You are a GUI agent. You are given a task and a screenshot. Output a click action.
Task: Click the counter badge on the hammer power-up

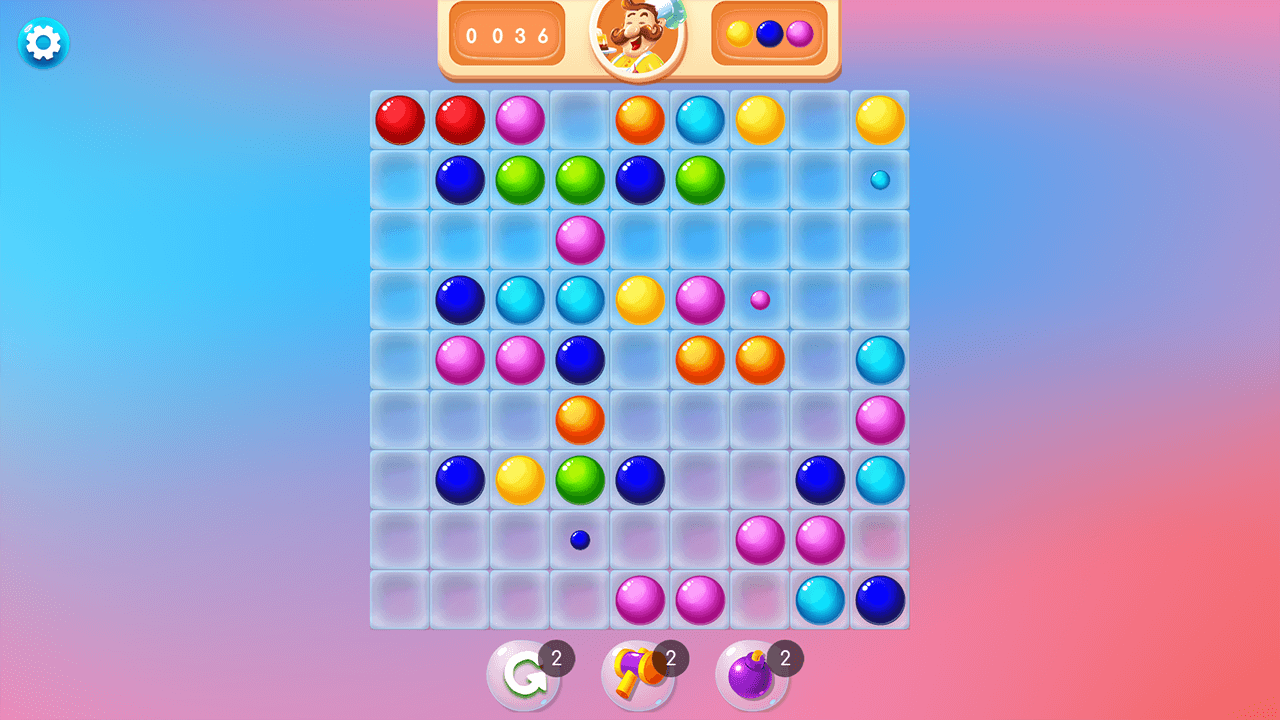click(671, 657)
